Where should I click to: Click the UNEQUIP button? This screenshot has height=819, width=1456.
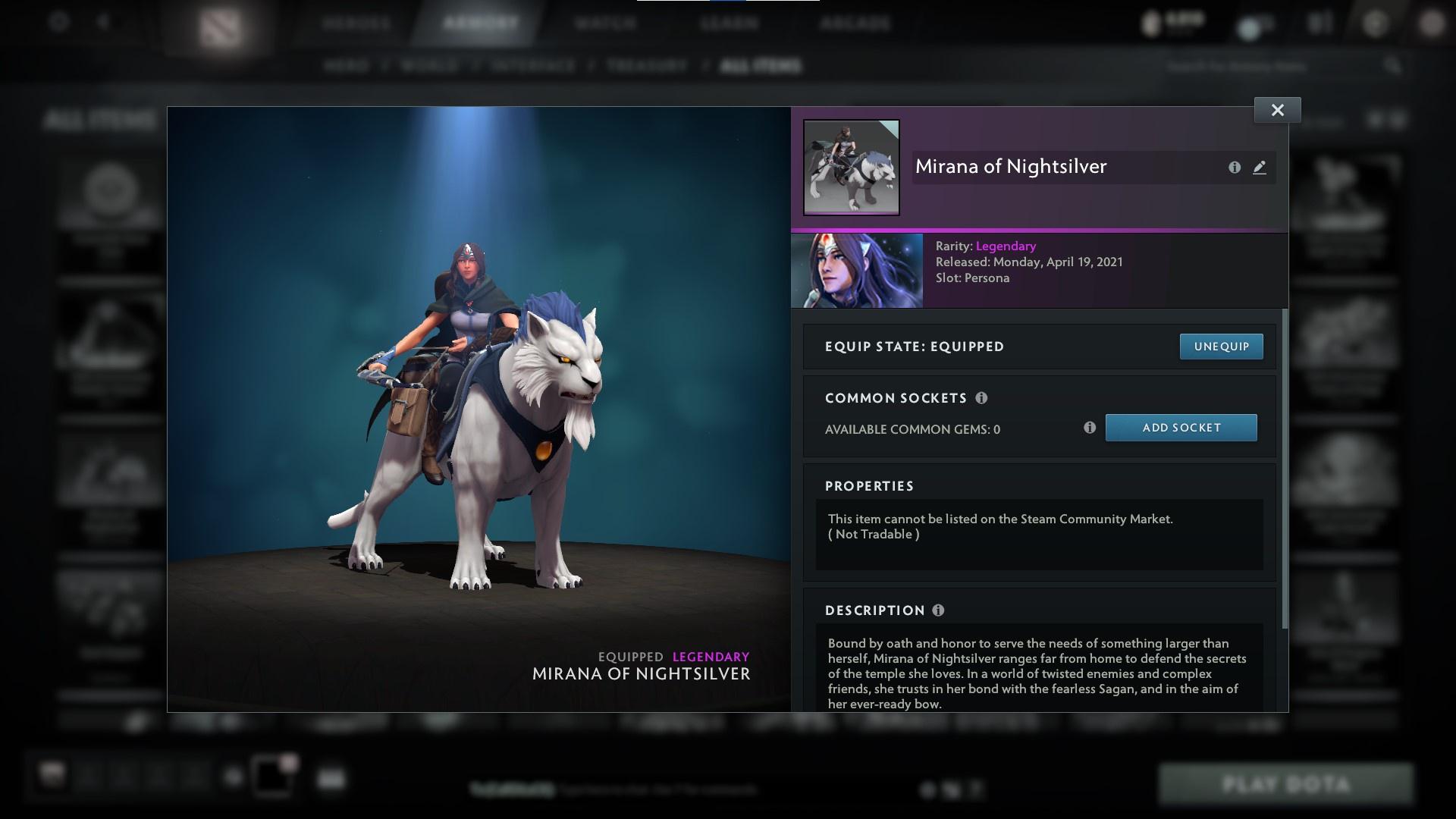pyautogui.click(x=1221, y=346)
